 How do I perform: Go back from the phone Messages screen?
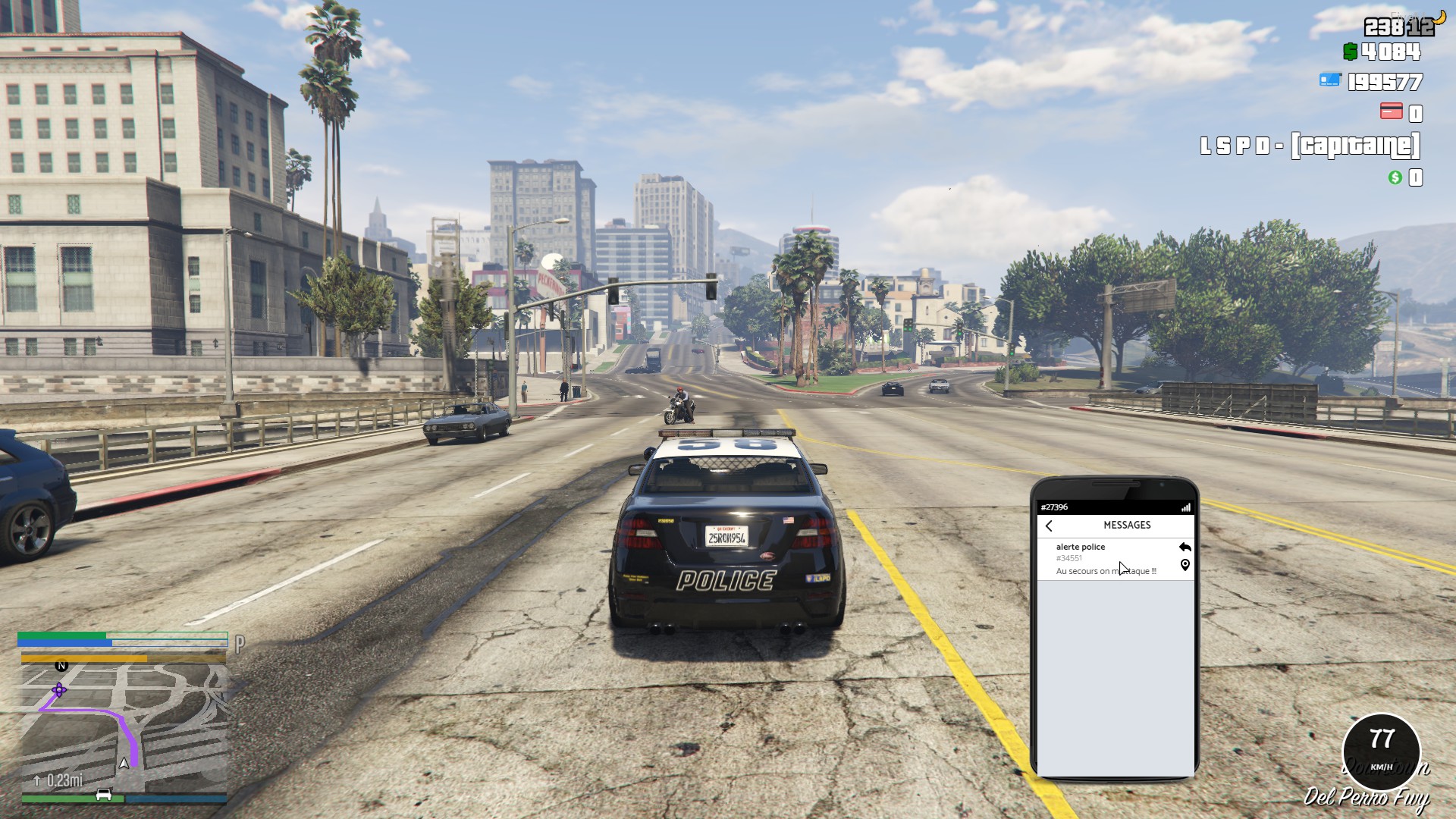tap(1050, 526)
